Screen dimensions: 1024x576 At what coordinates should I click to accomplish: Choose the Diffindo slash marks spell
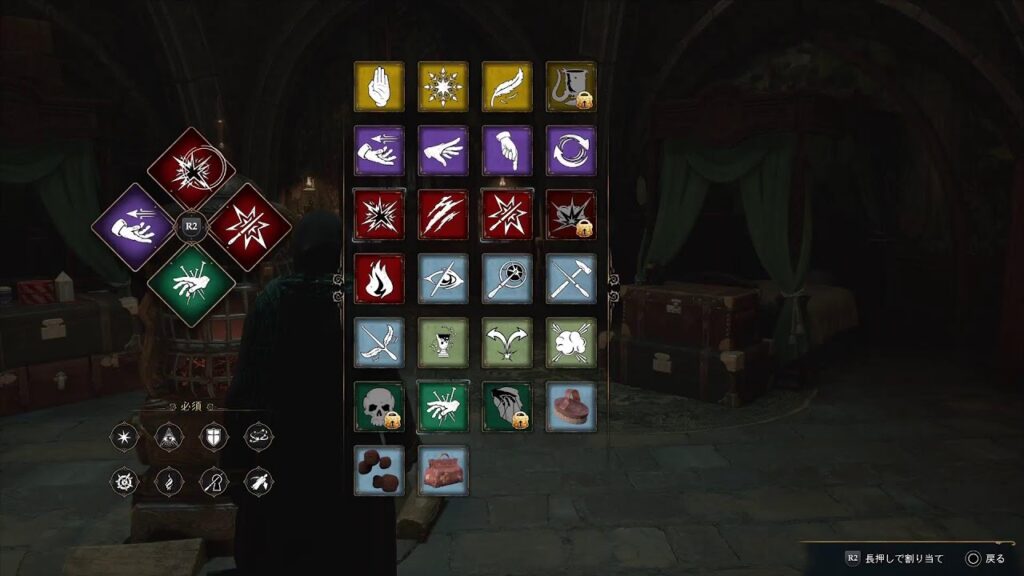pyautogui.click(x=443, y=215)
